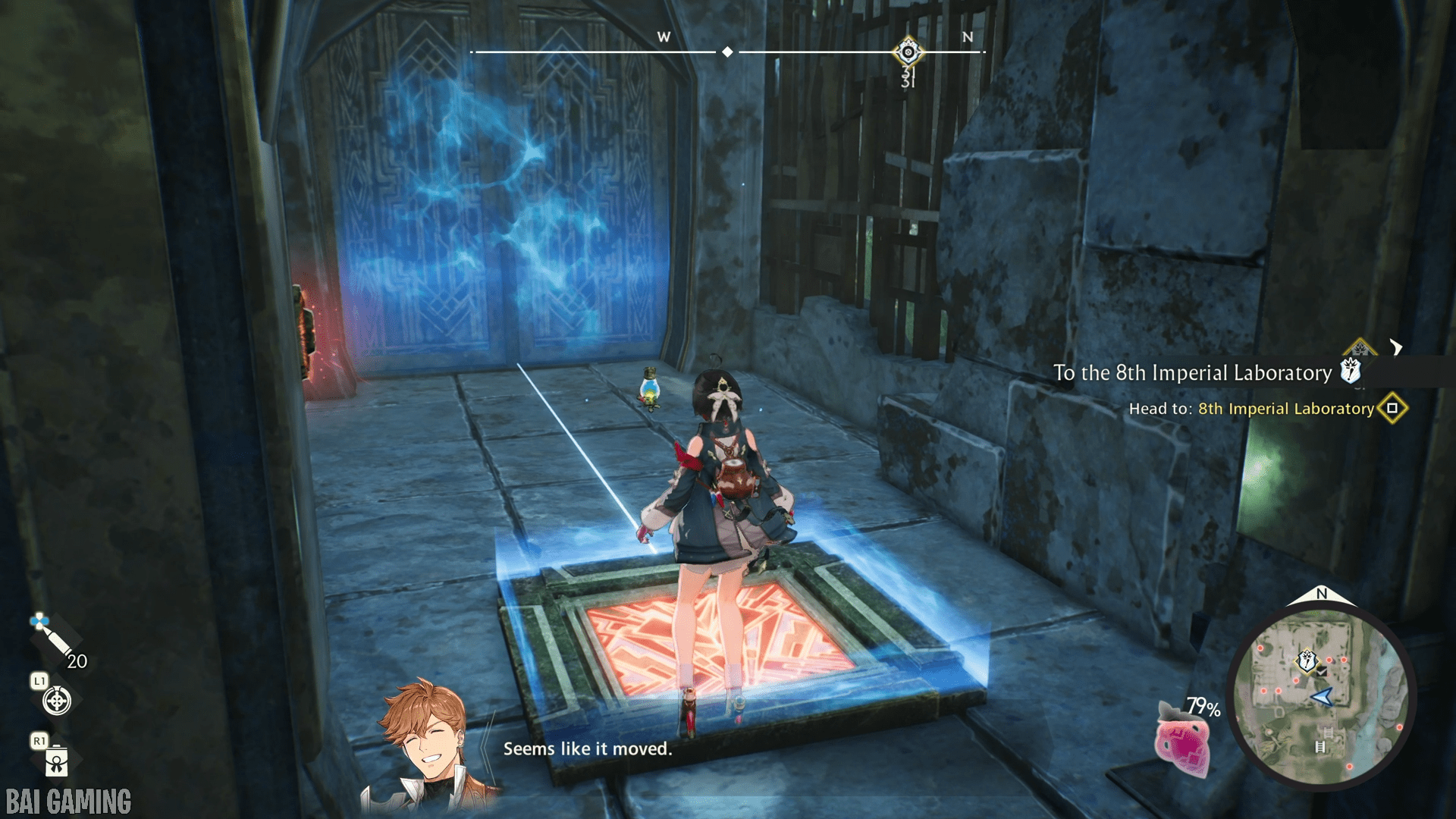This screenshot has width=1456, height=819.
Task: Select the quest marker on the minimap
Action: tap(1307, 661)
